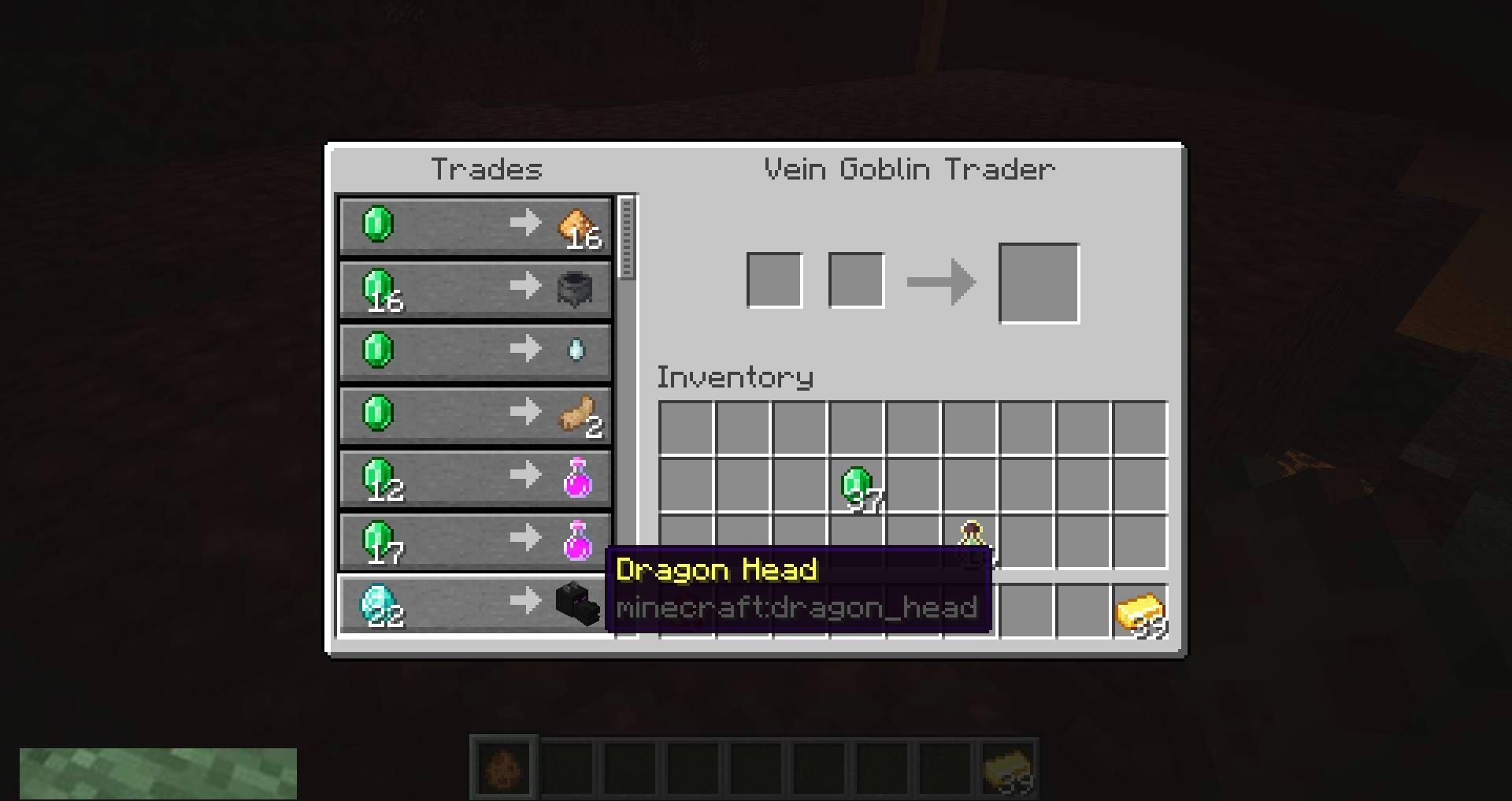Pick up the stack of 37 emeralds
The width and height of the screenshot is (1512, 801).
[x=857, y=485]
